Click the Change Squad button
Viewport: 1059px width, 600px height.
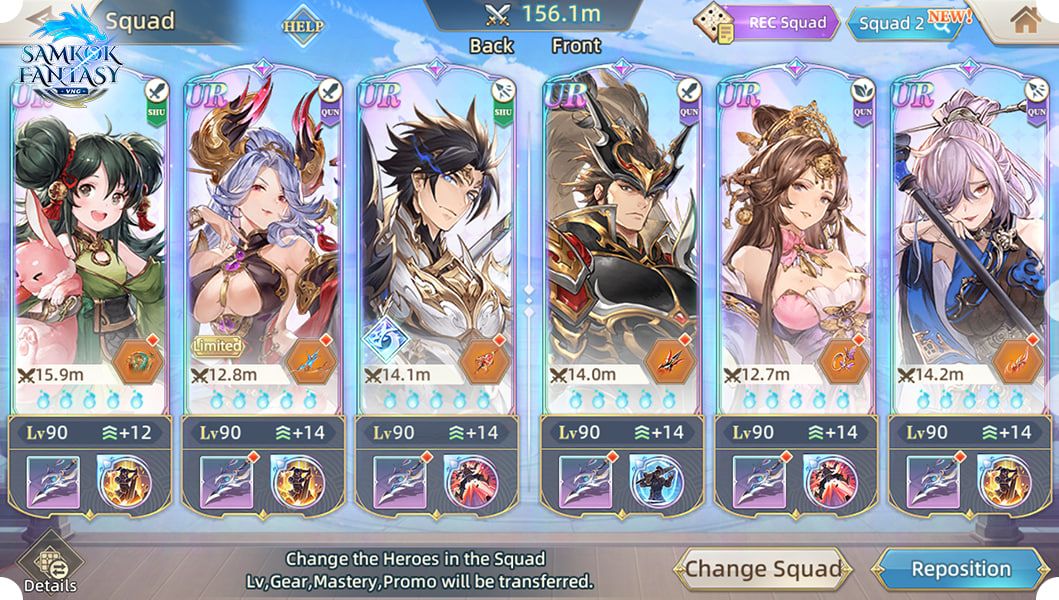[762, 570]
